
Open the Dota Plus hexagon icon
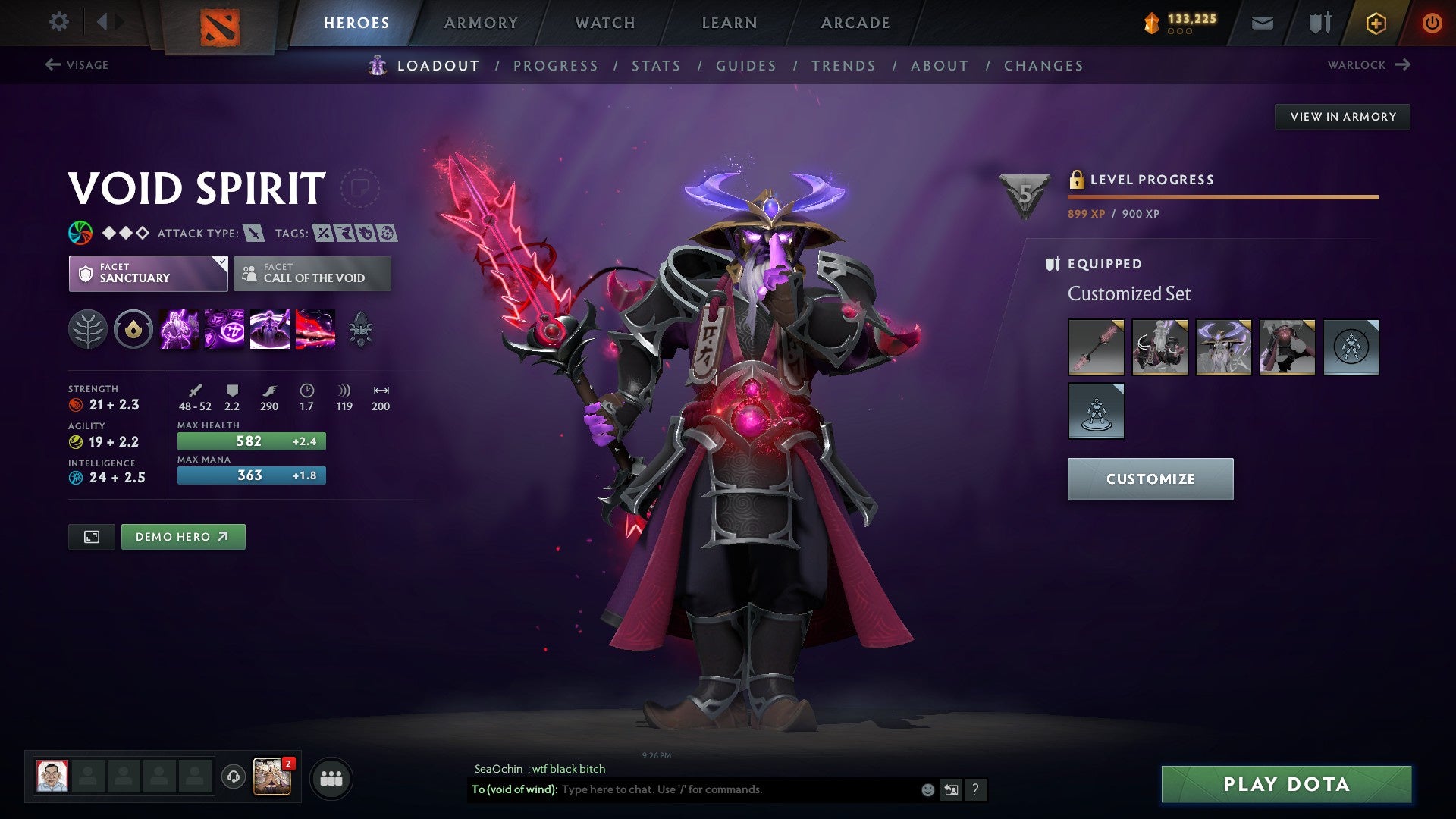[x=1375, y=22]
